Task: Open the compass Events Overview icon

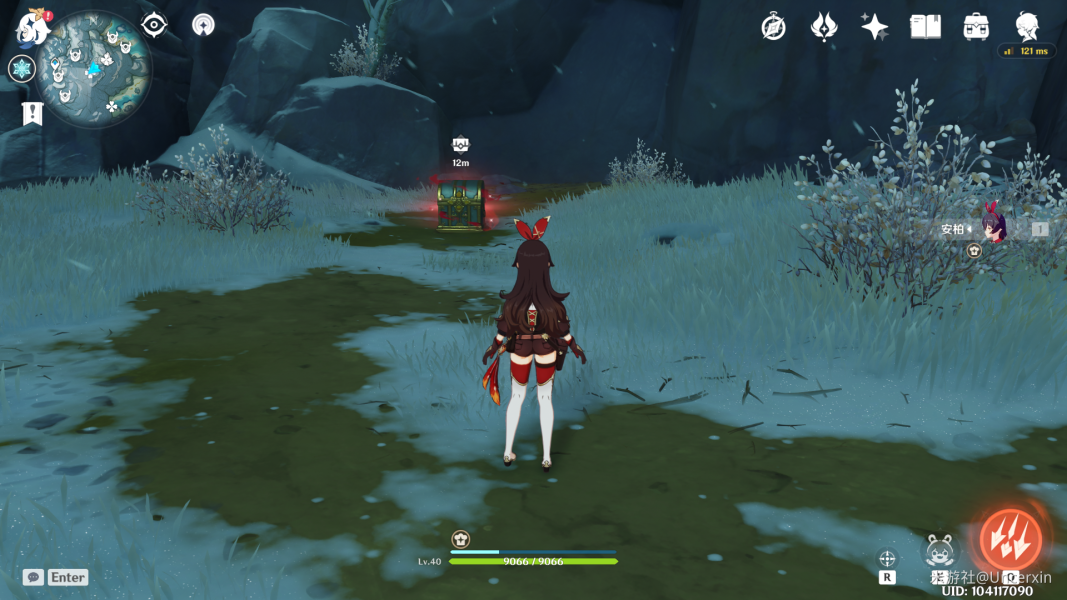Action: click(773, 27)
